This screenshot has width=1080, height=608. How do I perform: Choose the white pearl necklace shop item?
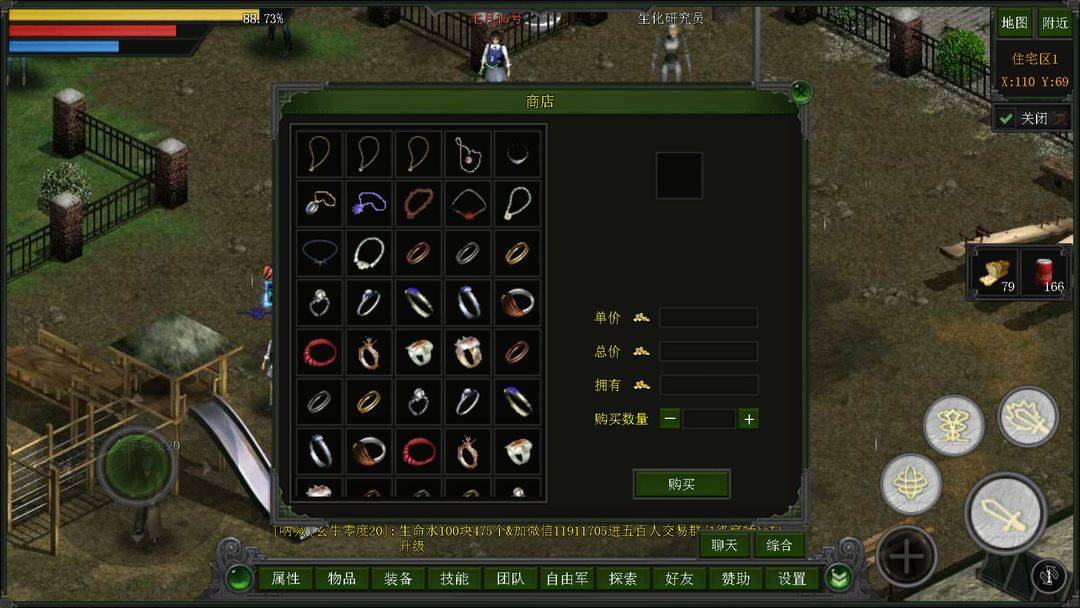click(369, 253)
